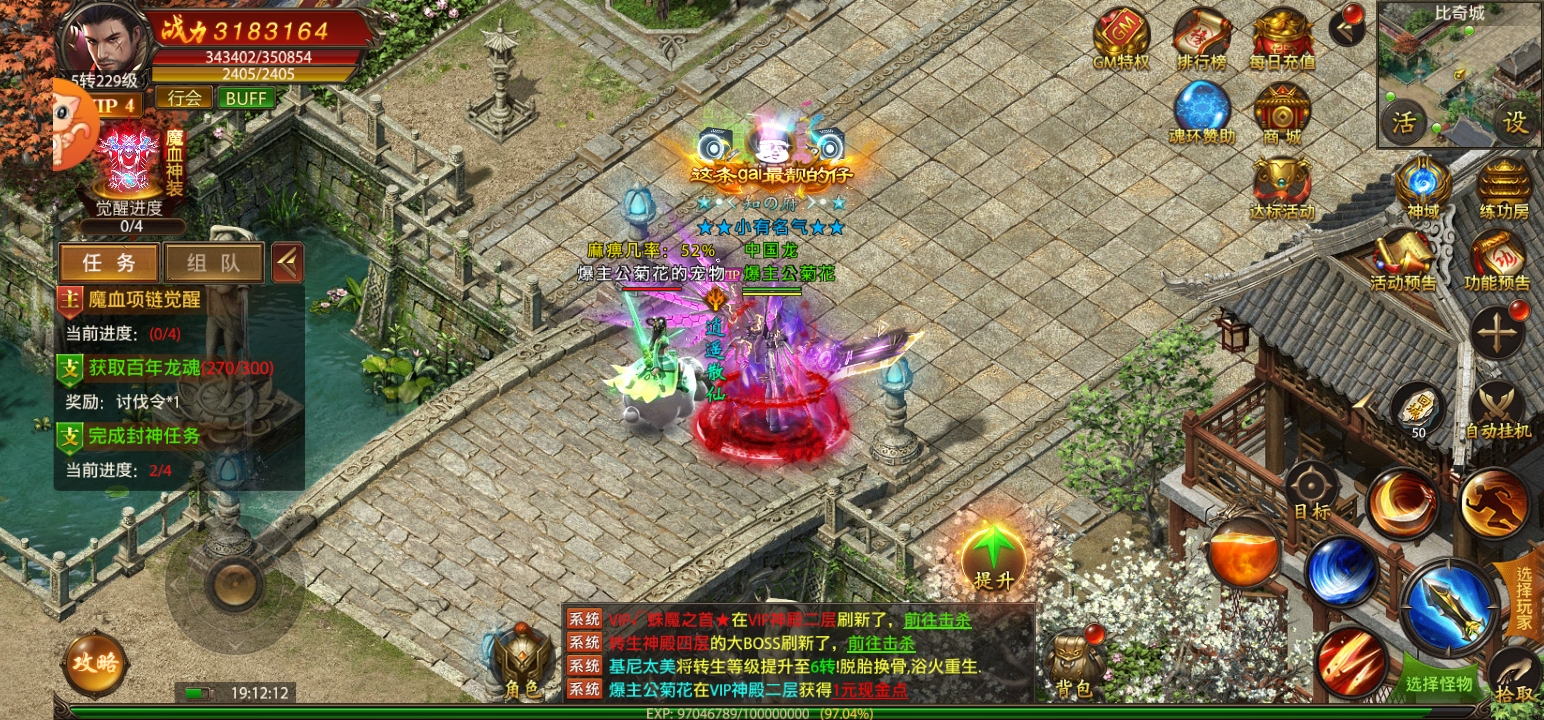The width and height of the screenshot is (1544, 720).
Task: Tap the green 提升 upgrade arrow
Action: pyautogui.click(x=993, y=556)
